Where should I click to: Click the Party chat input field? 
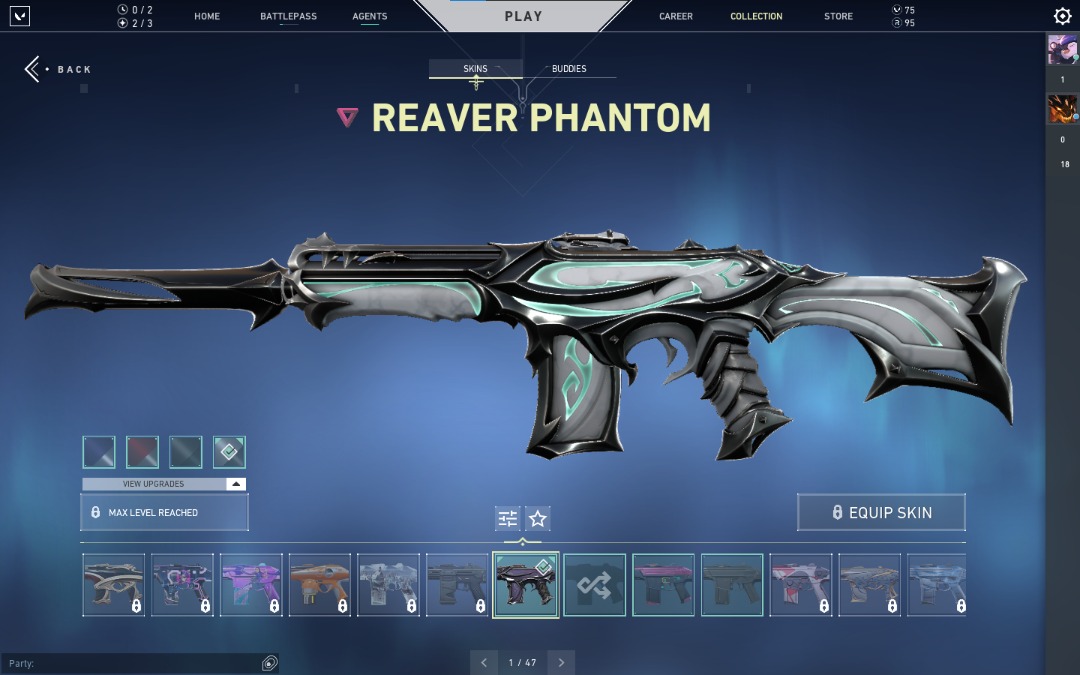tap(130, 663)
